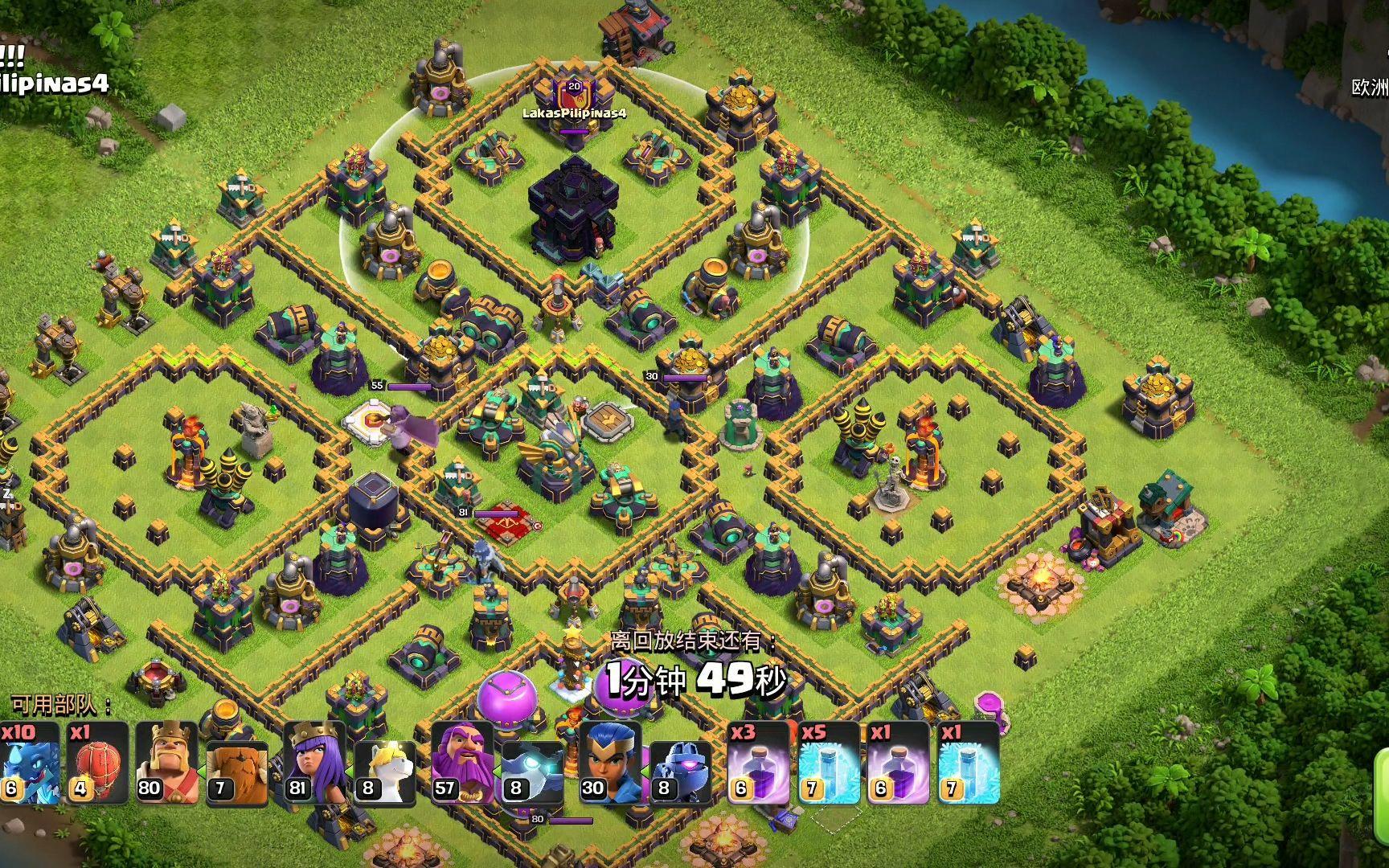The height and width of the screenshot is (868, 1389).
Task: Select the Electro Owl pet card
Action: click(x=531, y=764)
